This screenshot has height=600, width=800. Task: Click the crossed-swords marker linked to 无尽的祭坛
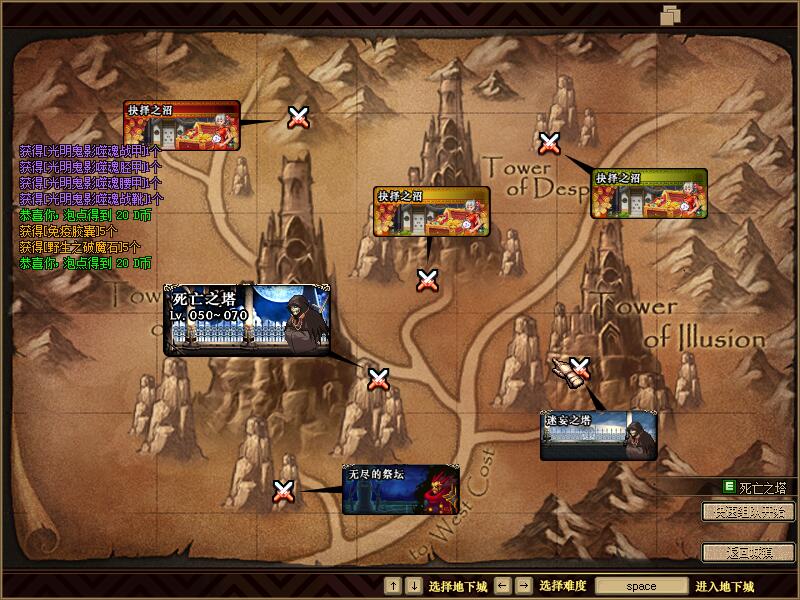click(284, 490)
